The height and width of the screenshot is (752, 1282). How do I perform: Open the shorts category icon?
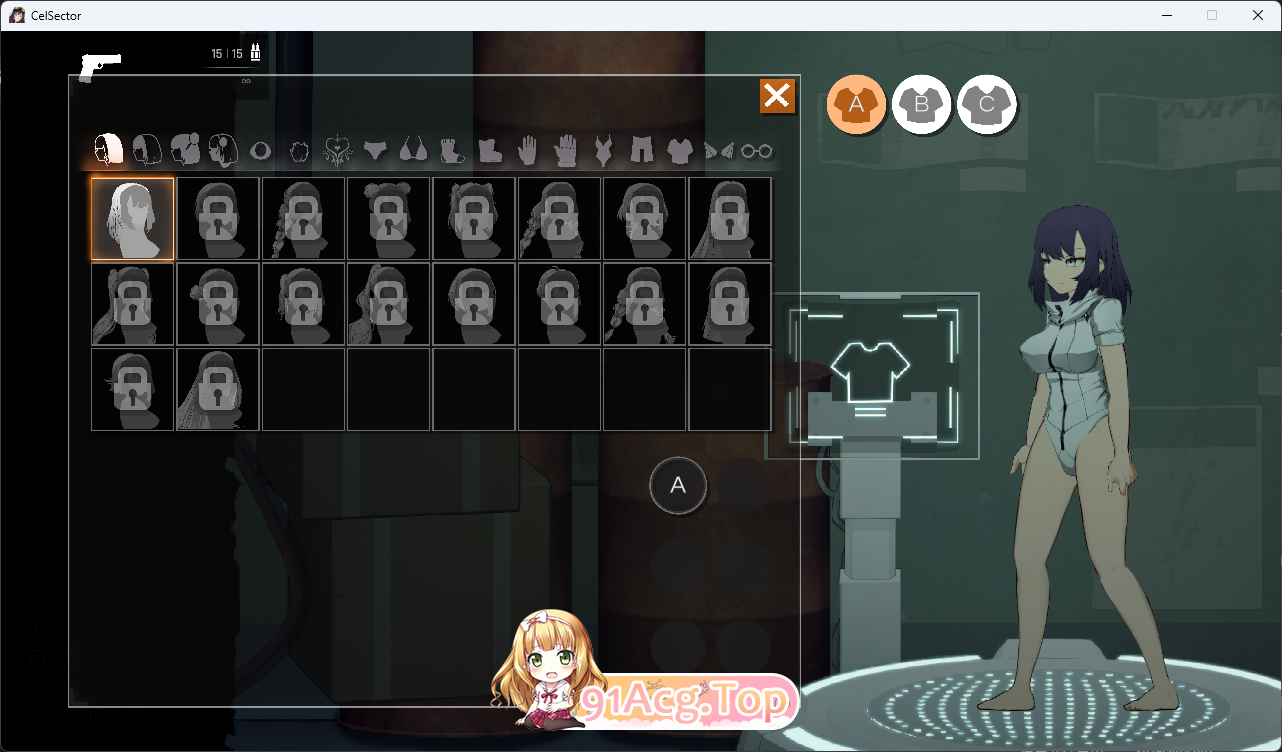point(643,150)
